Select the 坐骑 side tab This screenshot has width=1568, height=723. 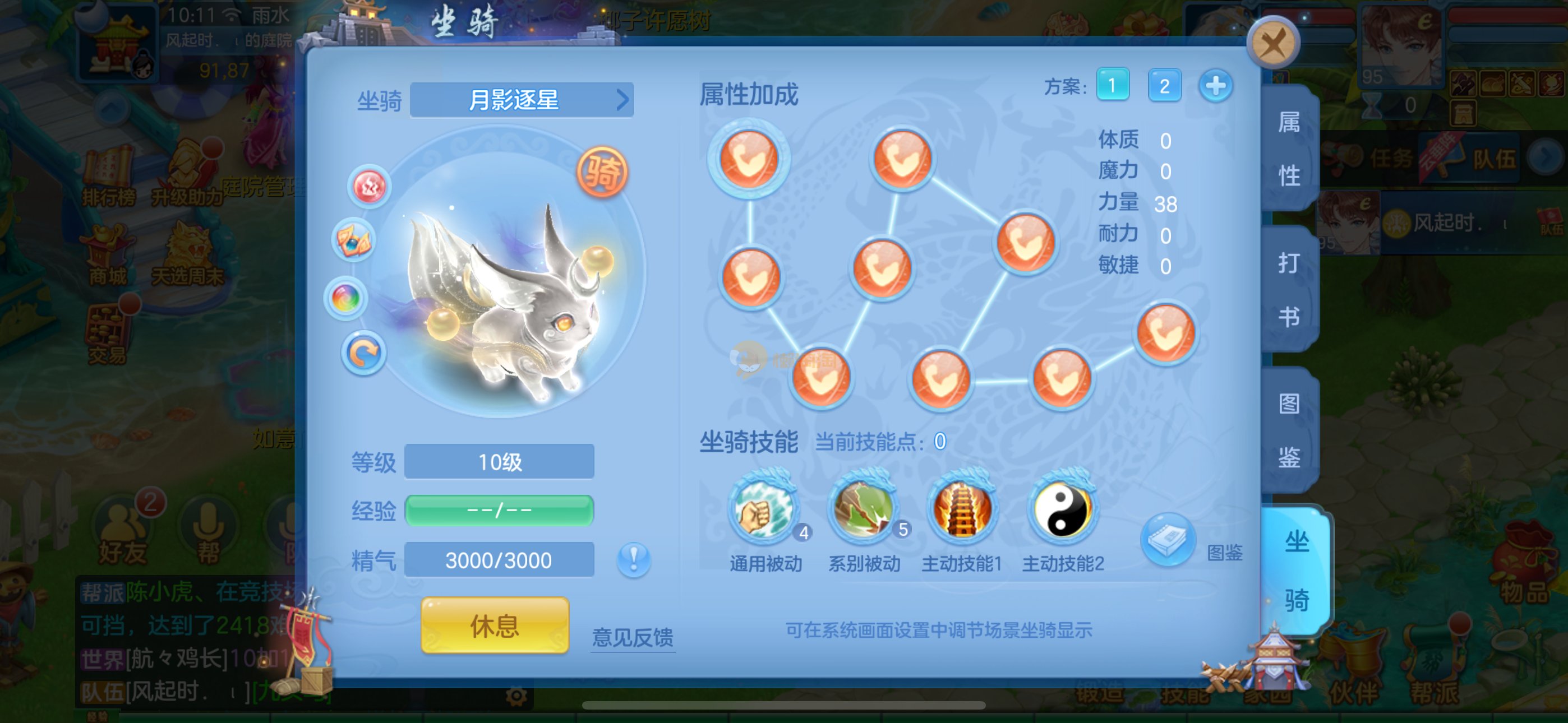pos(1297,570)
